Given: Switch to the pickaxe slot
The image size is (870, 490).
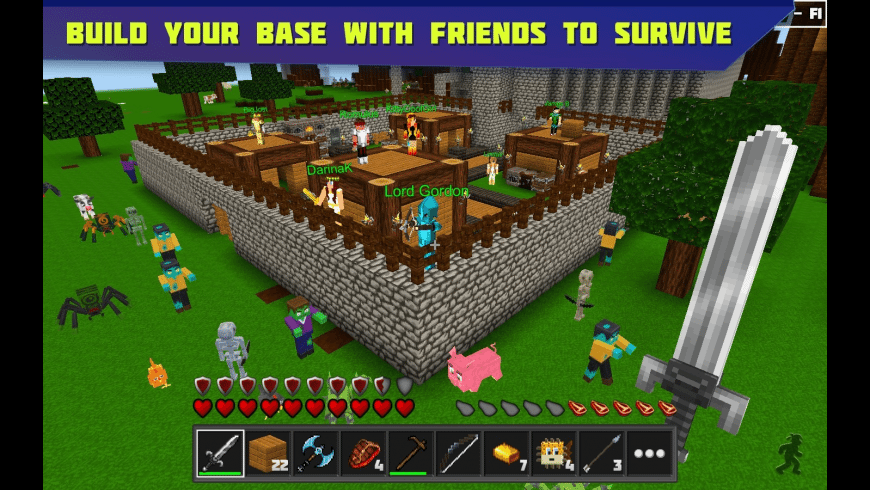Looking at the screenshot, I should tap(411, 453).
